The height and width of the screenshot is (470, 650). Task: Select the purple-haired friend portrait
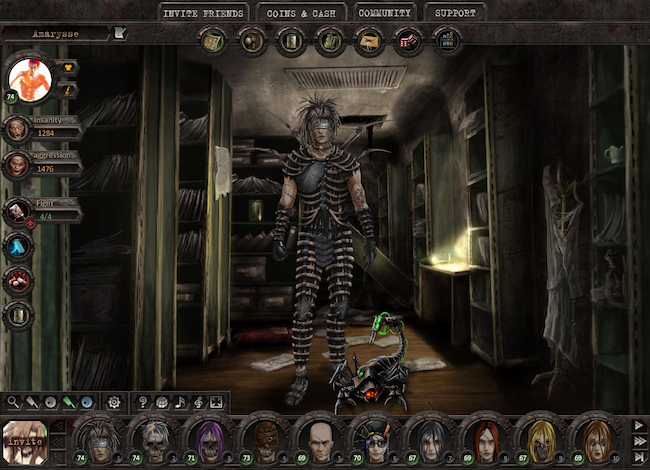pos(207,436)
